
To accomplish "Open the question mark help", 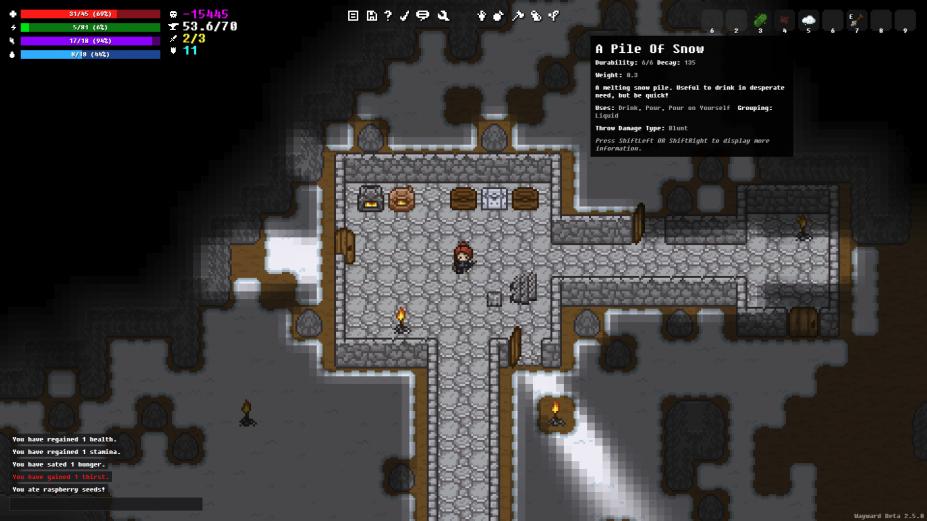I will tap(388, 15).
